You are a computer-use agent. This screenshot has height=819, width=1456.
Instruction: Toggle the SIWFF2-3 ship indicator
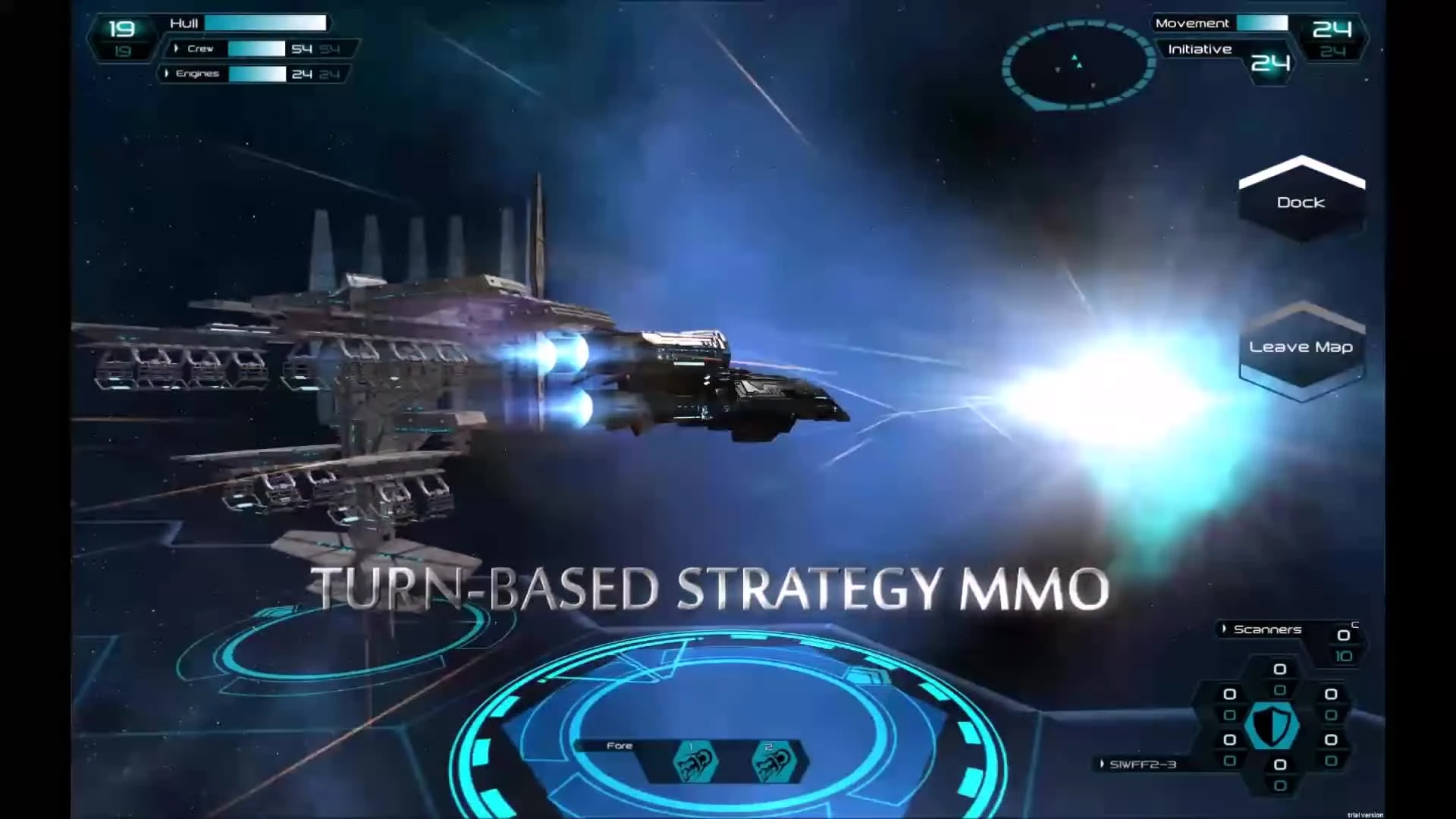(x=1145, y=764)
